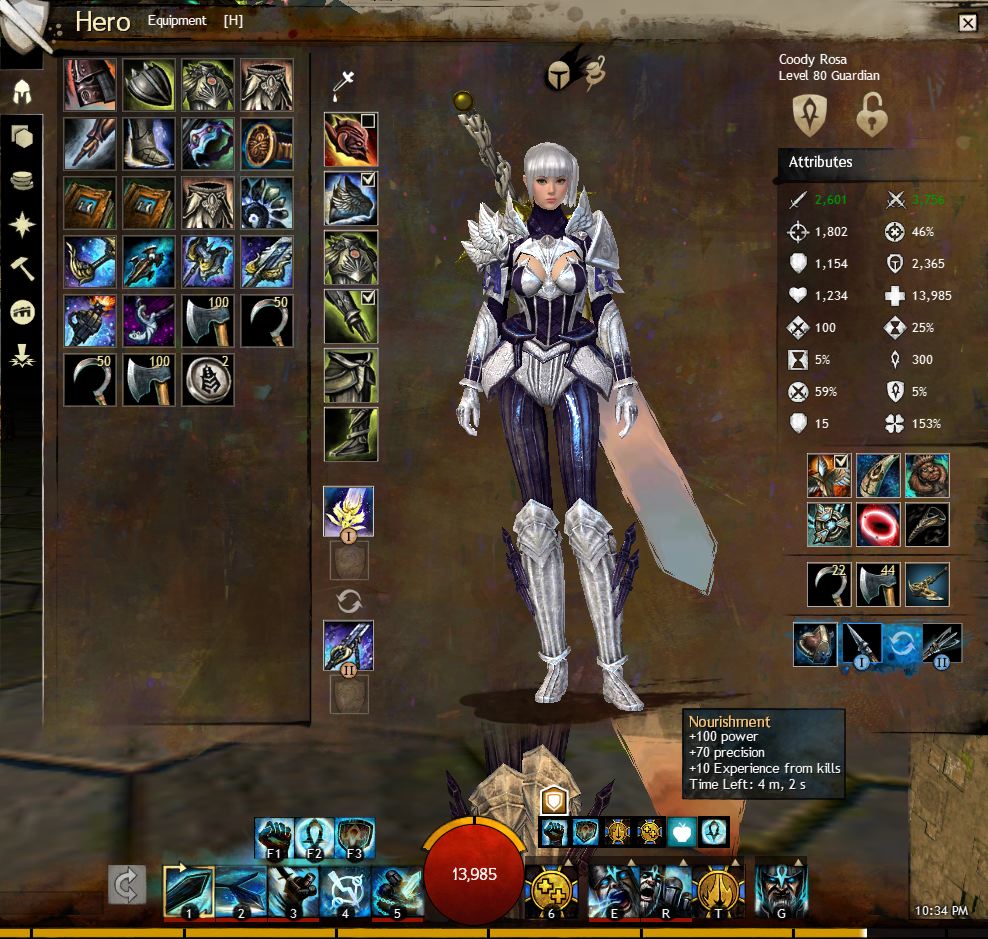
Task: Click the open padlock icon
Action: (873, 115)
